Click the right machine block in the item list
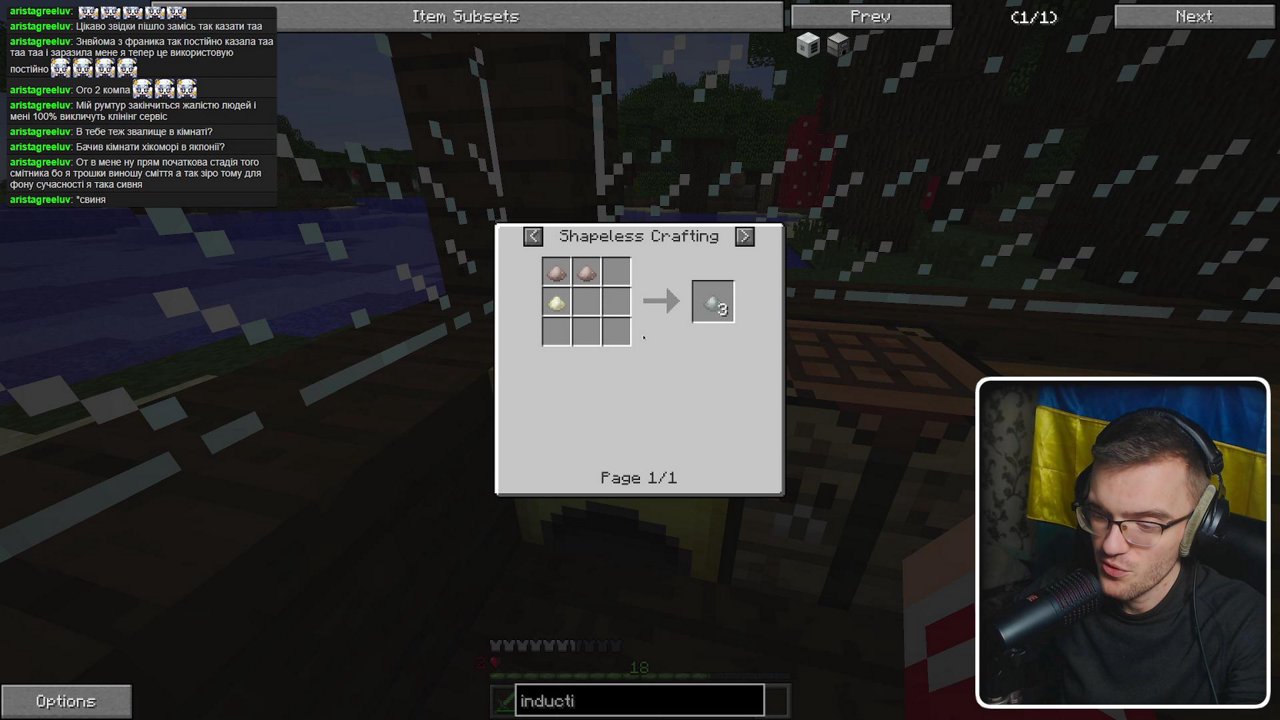The height and width of the screenshot is (720, 1280). (837, 44)
